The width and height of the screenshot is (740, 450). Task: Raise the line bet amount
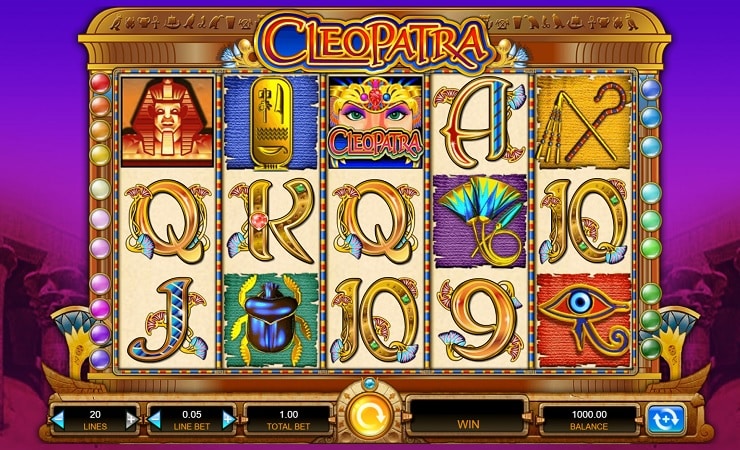tap(228, 419)
